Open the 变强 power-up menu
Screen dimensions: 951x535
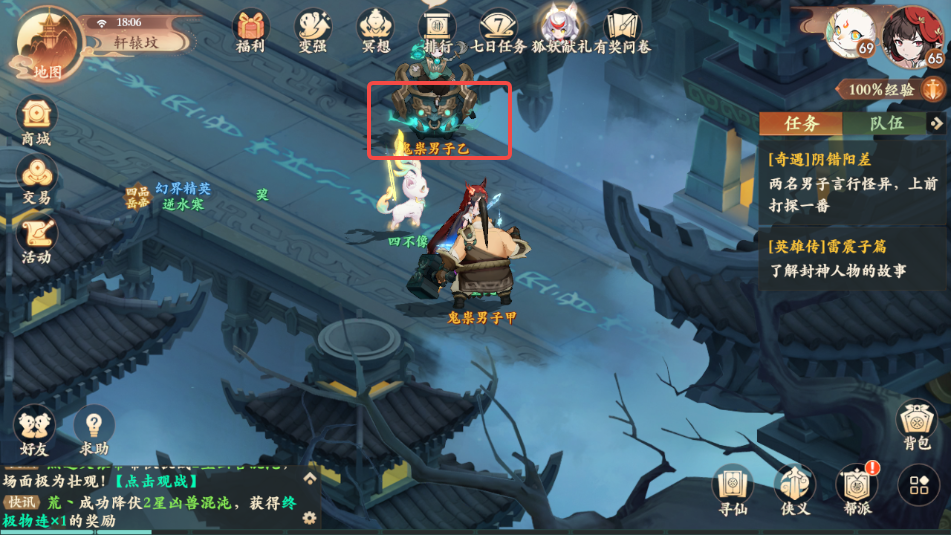tap(313, 28)
